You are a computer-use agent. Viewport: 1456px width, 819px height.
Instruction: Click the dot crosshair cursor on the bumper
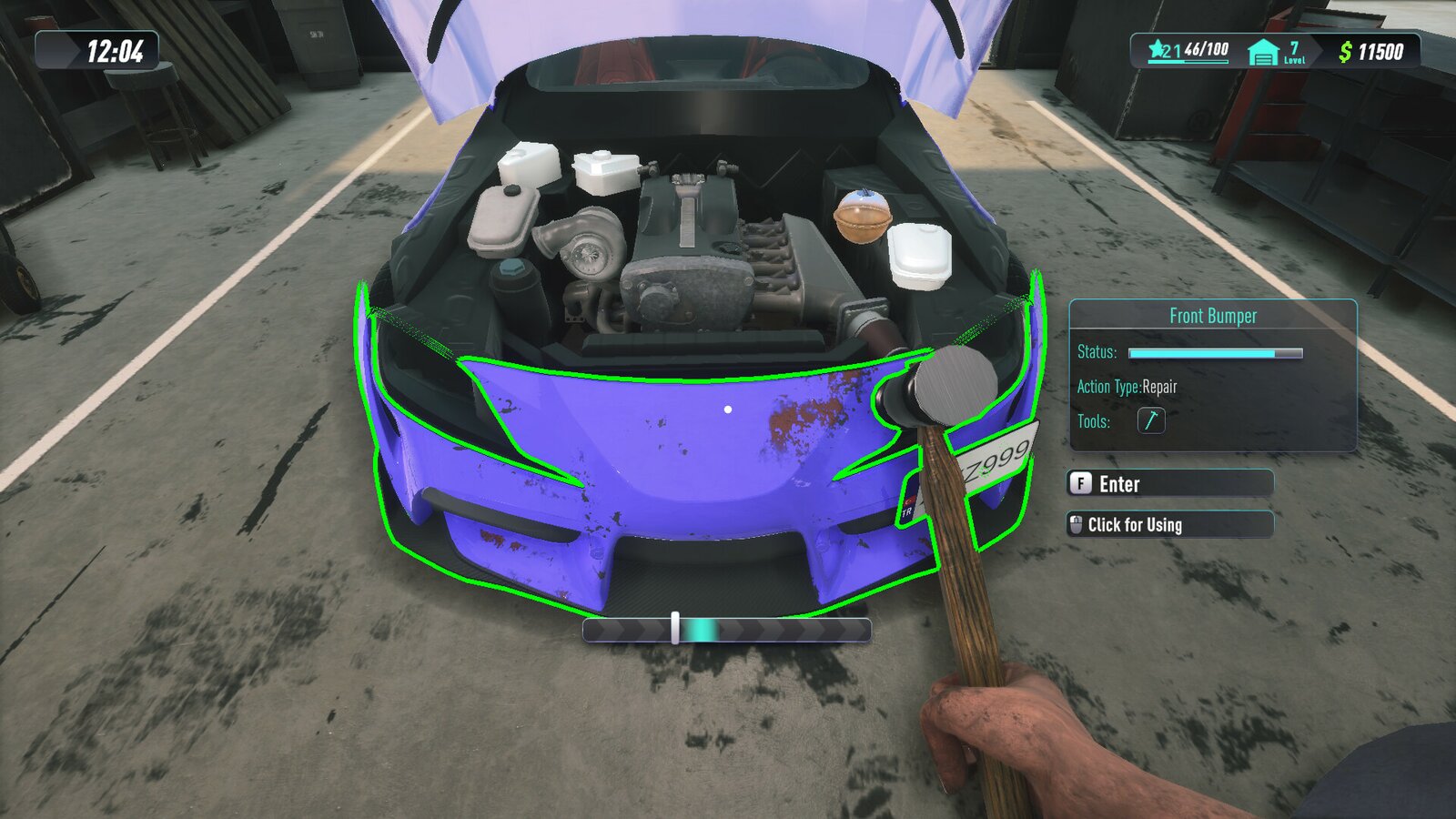pos(727,409)
